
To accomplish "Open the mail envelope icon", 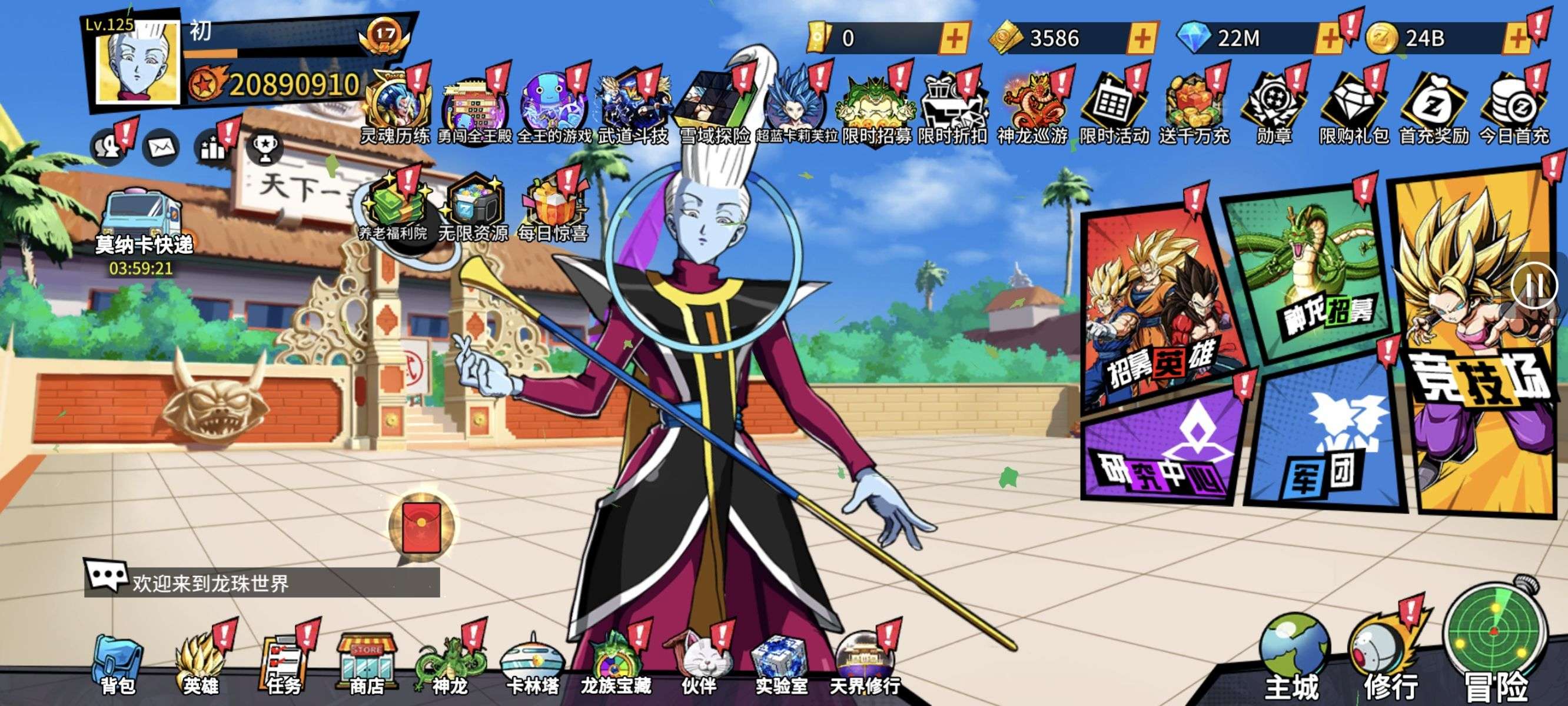I will pyautogui.click(x=161, y=148).
